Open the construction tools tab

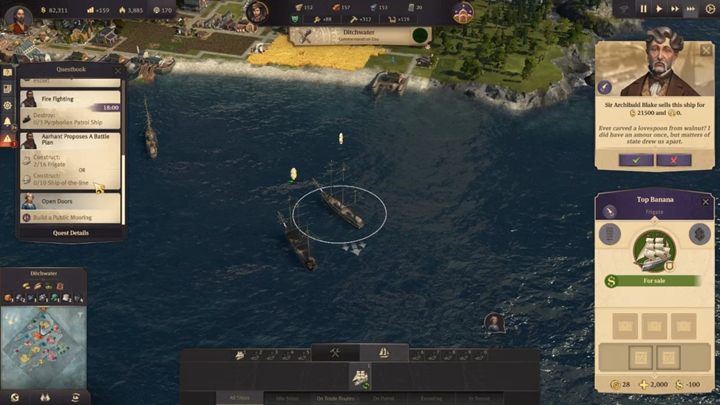(335, 352)
